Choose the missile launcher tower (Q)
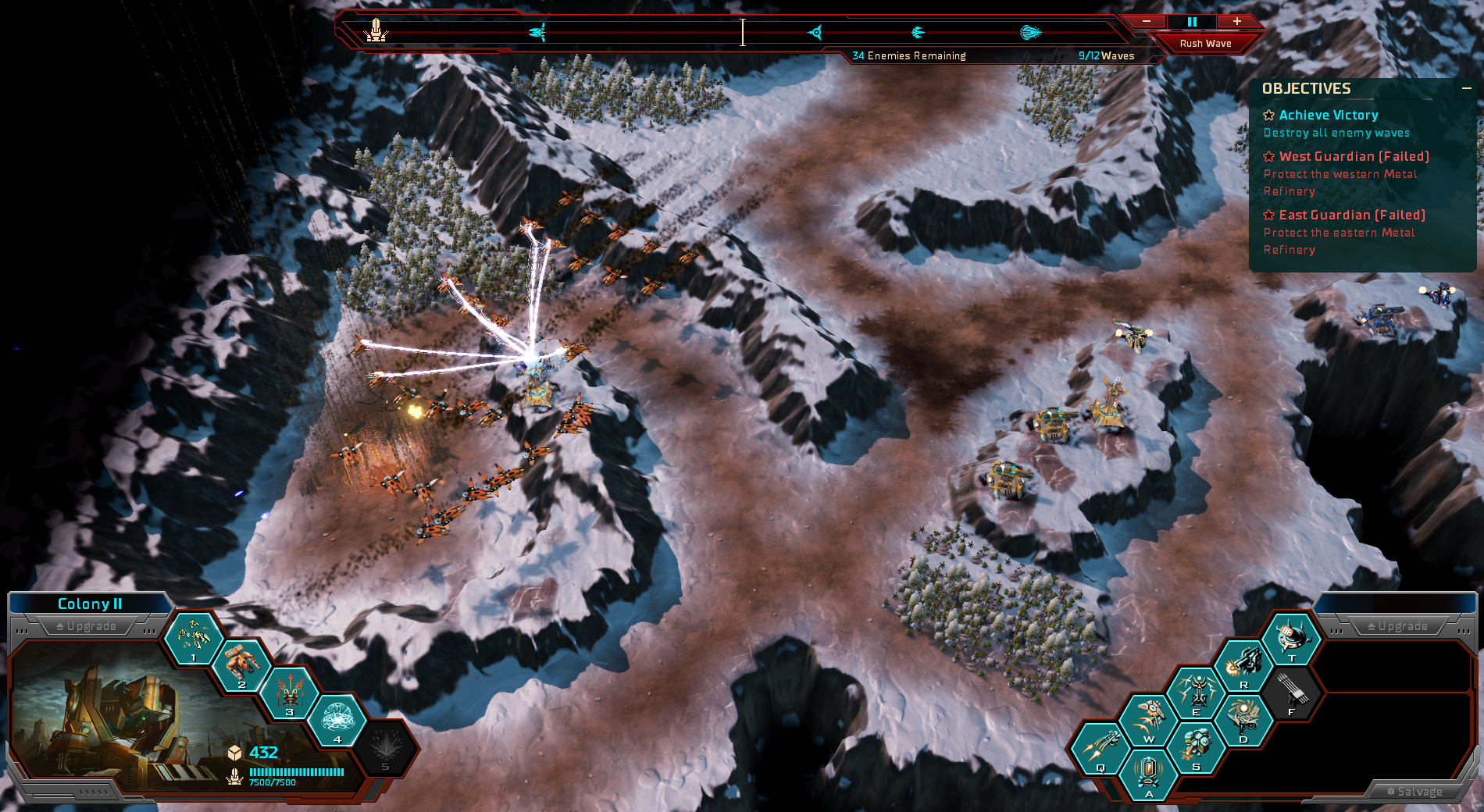The image size is (1484, 812). (x=1100, y=747)
